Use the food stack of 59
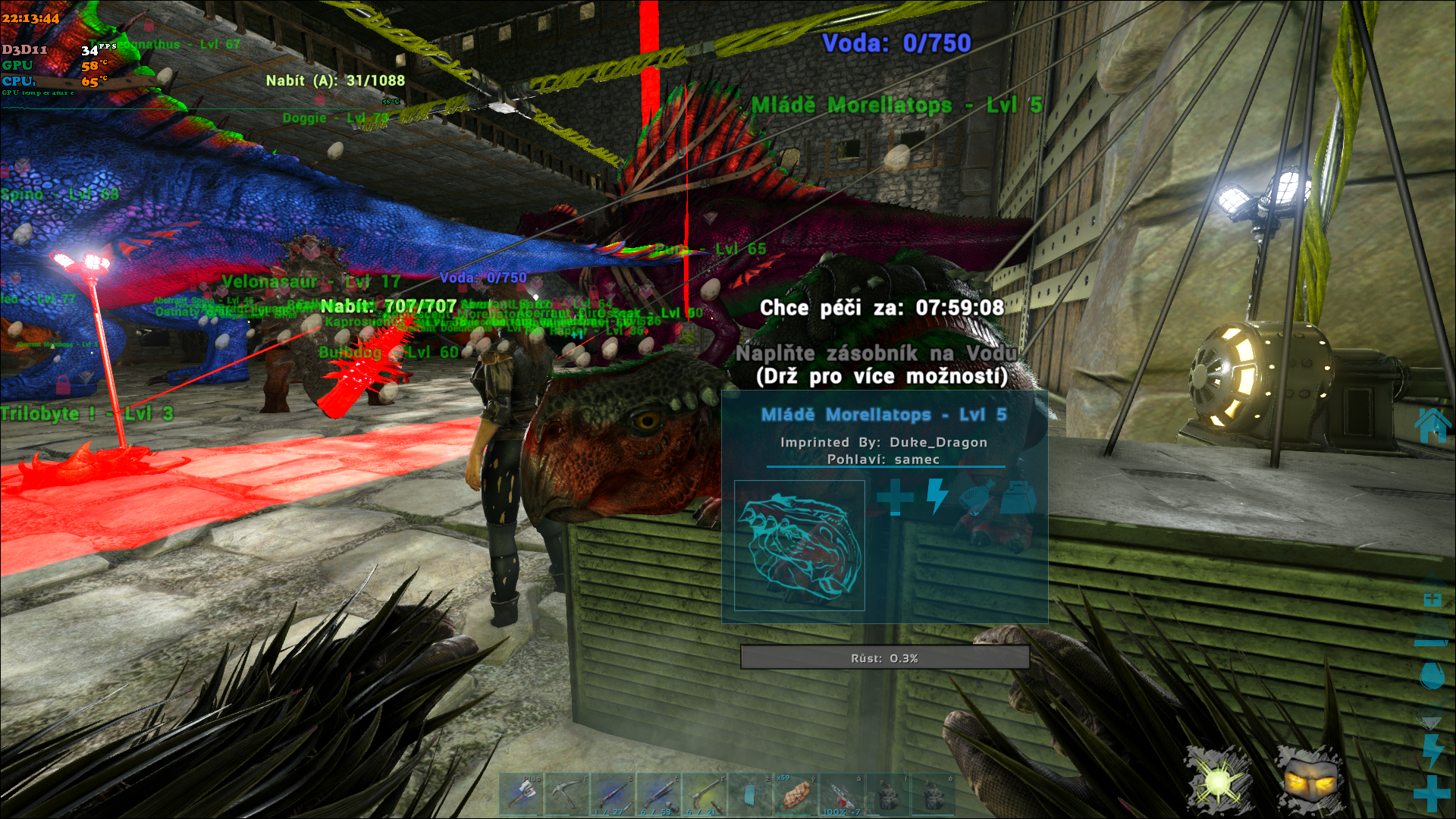This screenshot has width=1456, height=819. point(795,795)
